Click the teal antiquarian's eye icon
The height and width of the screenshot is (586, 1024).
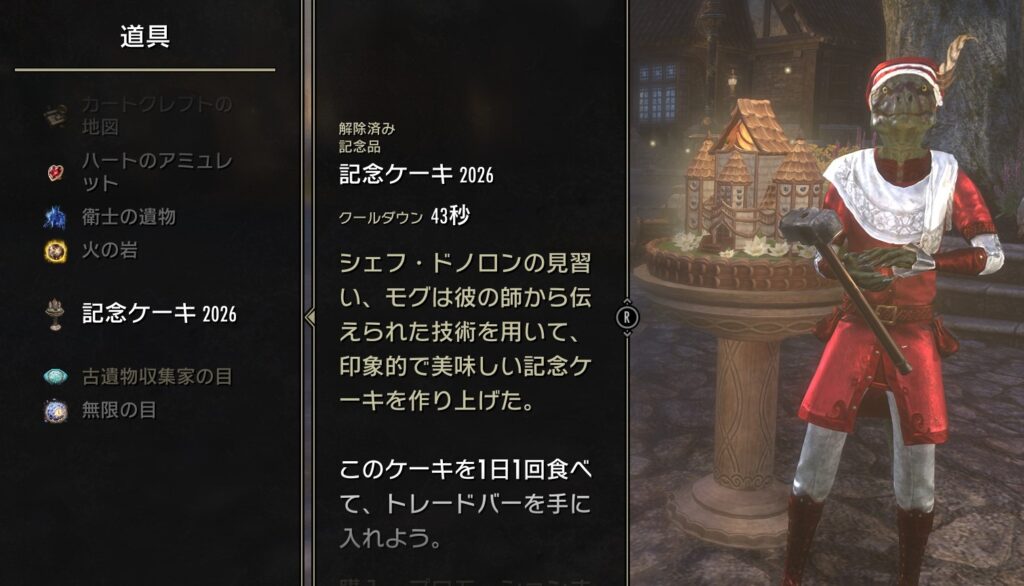56,377
